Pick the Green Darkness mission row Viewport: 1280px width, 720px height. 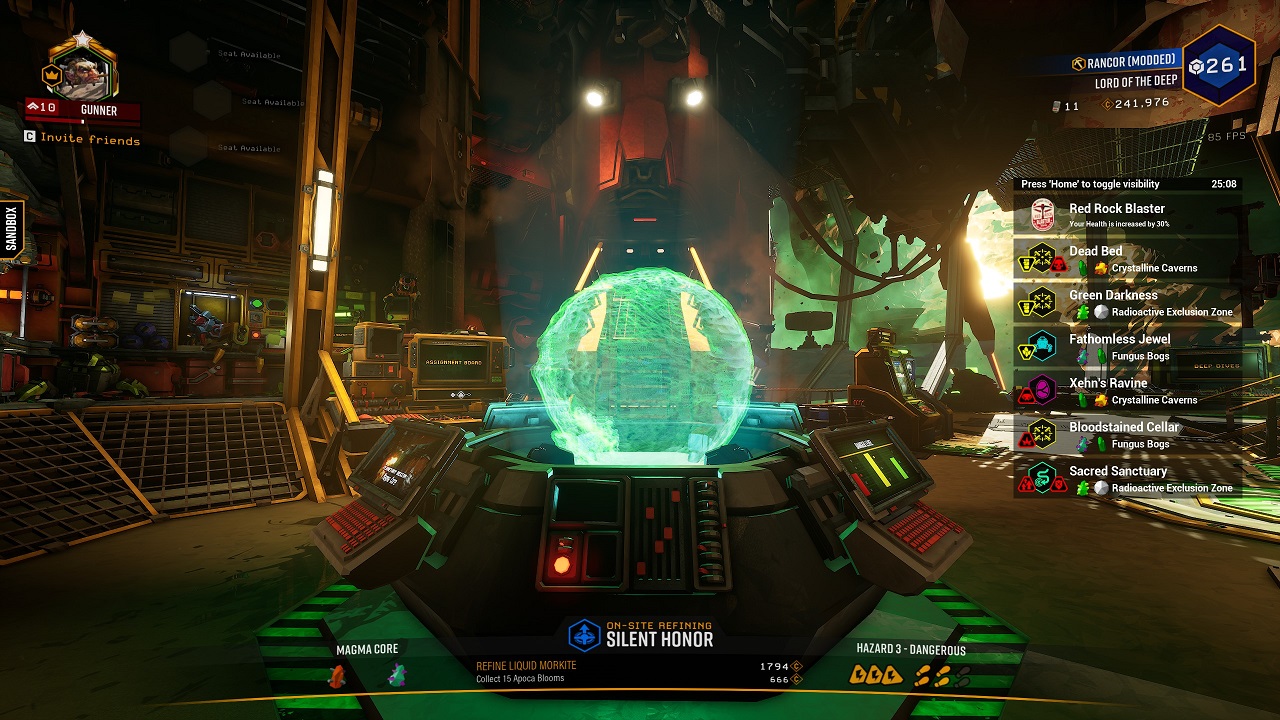coord(1127,303)
